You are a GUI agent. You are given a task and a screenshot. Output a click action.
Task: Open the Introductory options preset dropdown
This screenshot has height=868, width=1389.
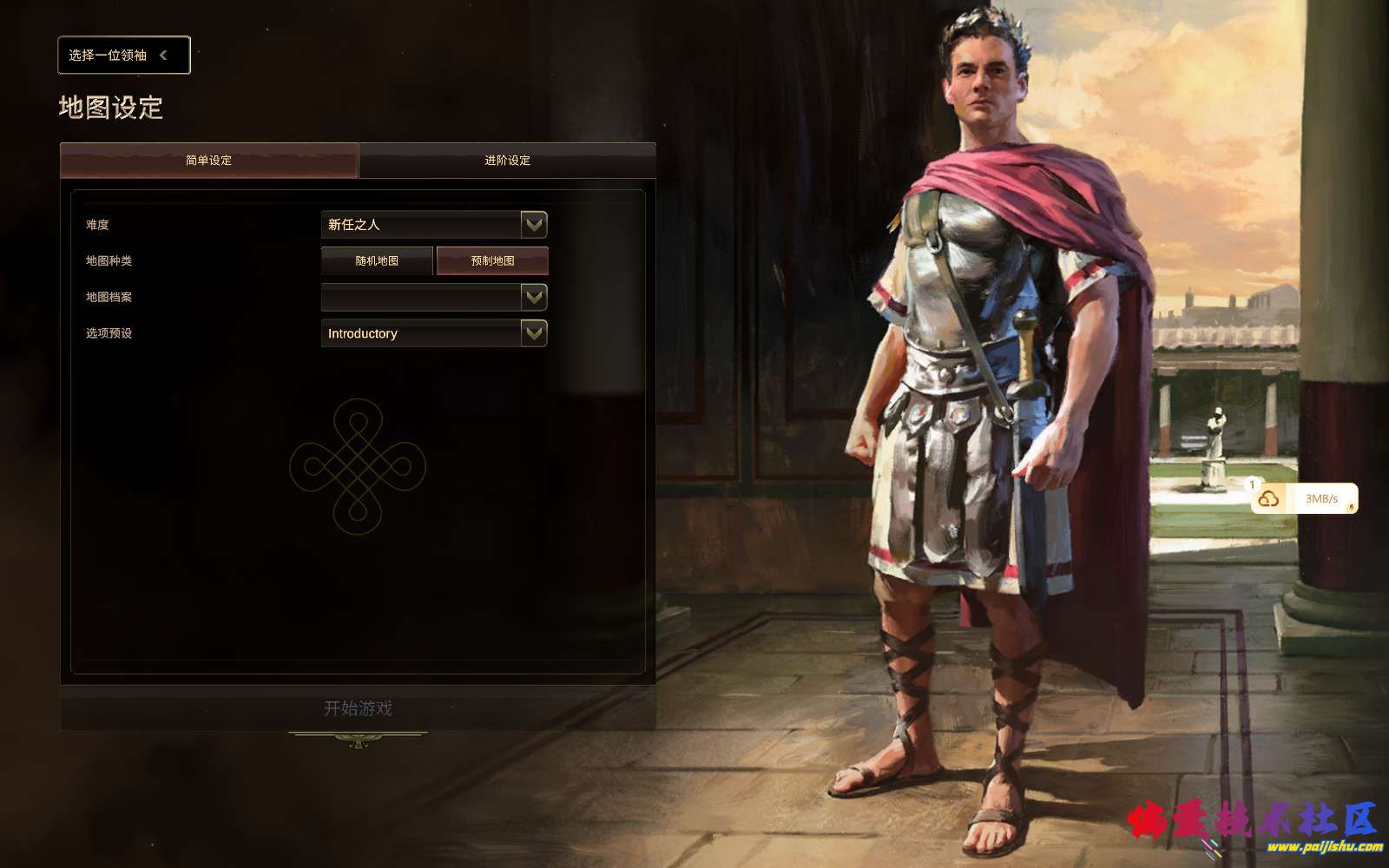434,333
